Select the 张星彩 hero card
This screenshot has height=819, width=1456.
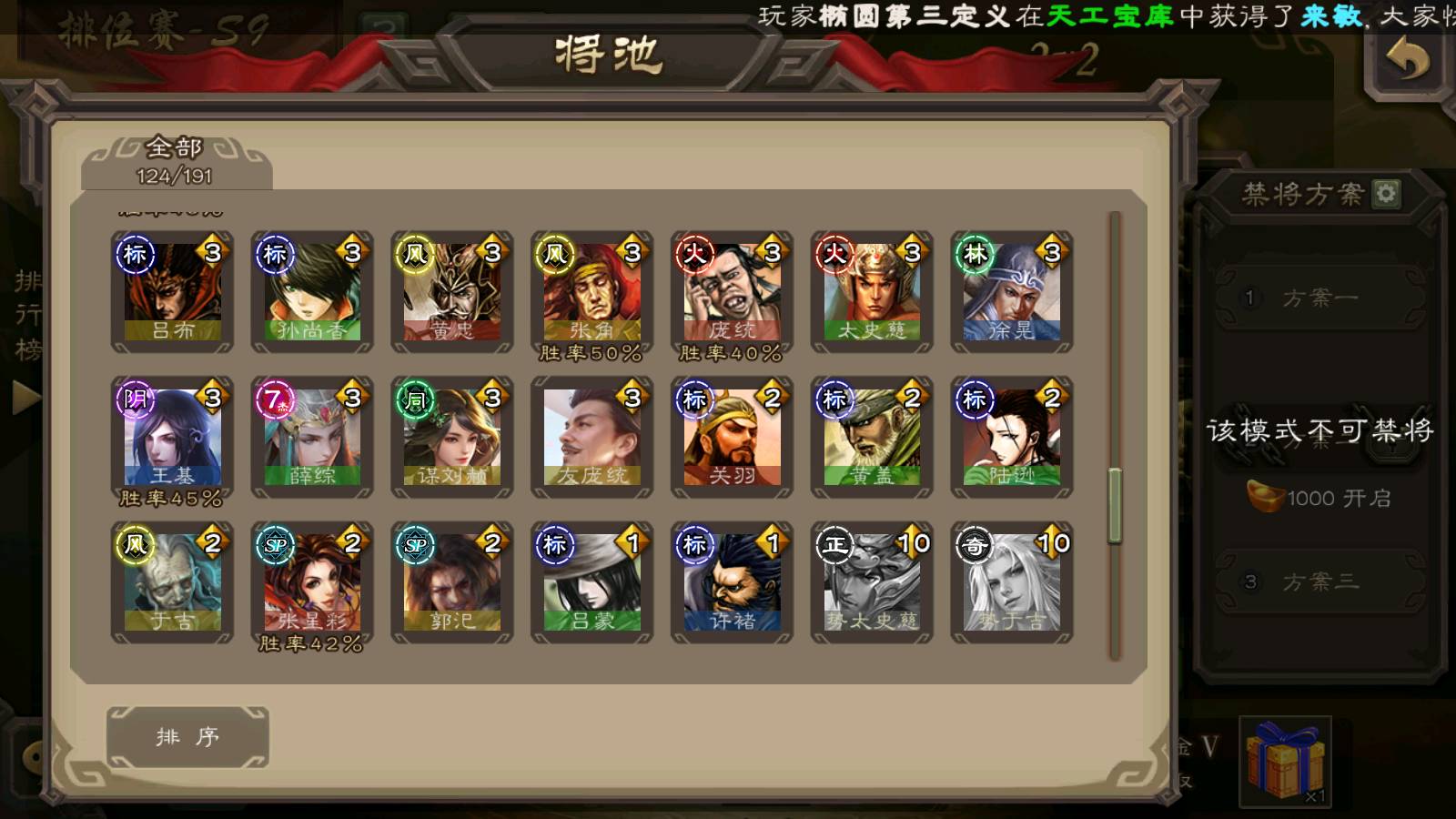click(x=312, y=582)
